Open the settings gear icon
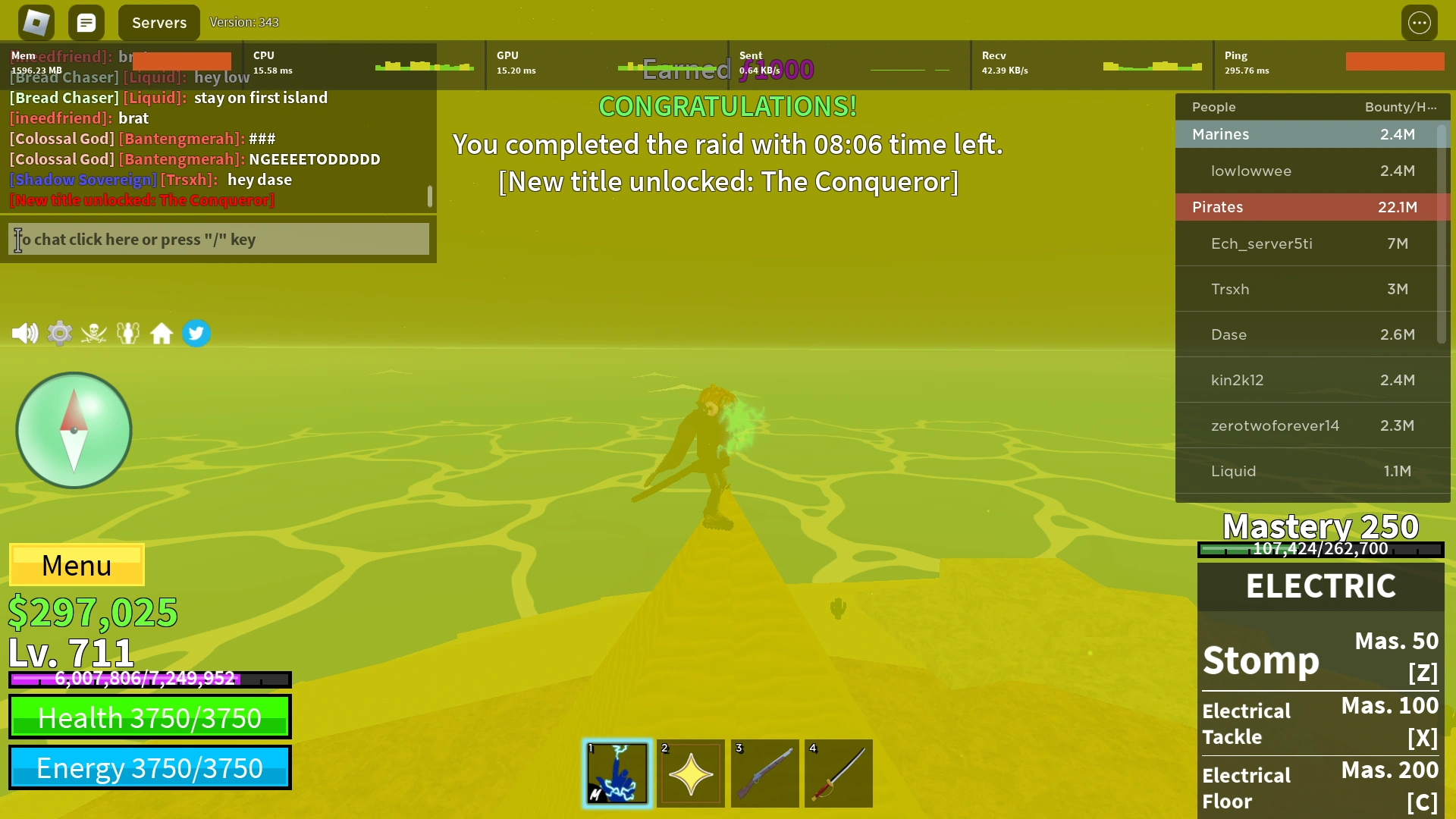 [x=59, y=333]
